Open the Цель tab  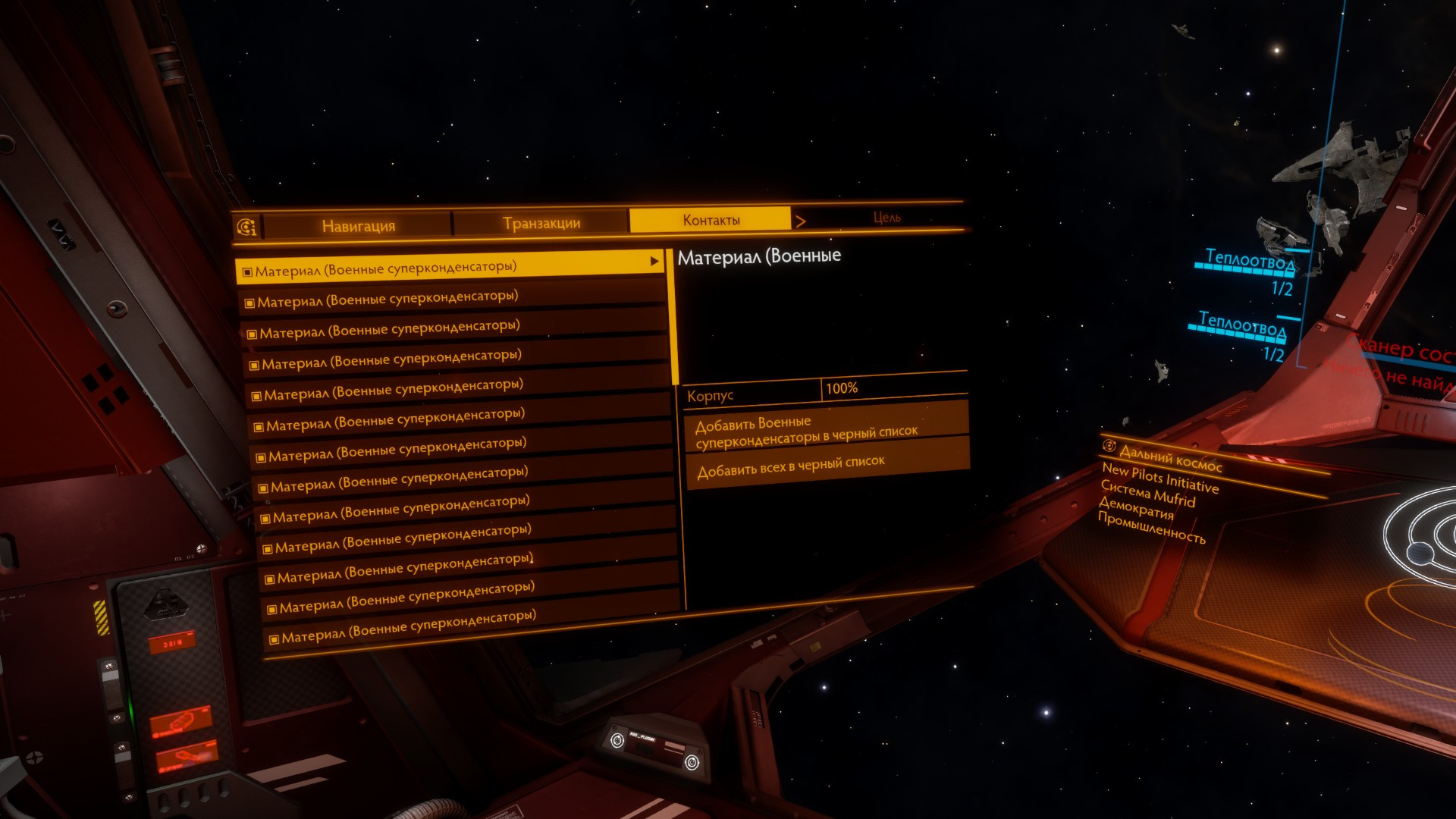pyautogui.click(x=886, y=218)
